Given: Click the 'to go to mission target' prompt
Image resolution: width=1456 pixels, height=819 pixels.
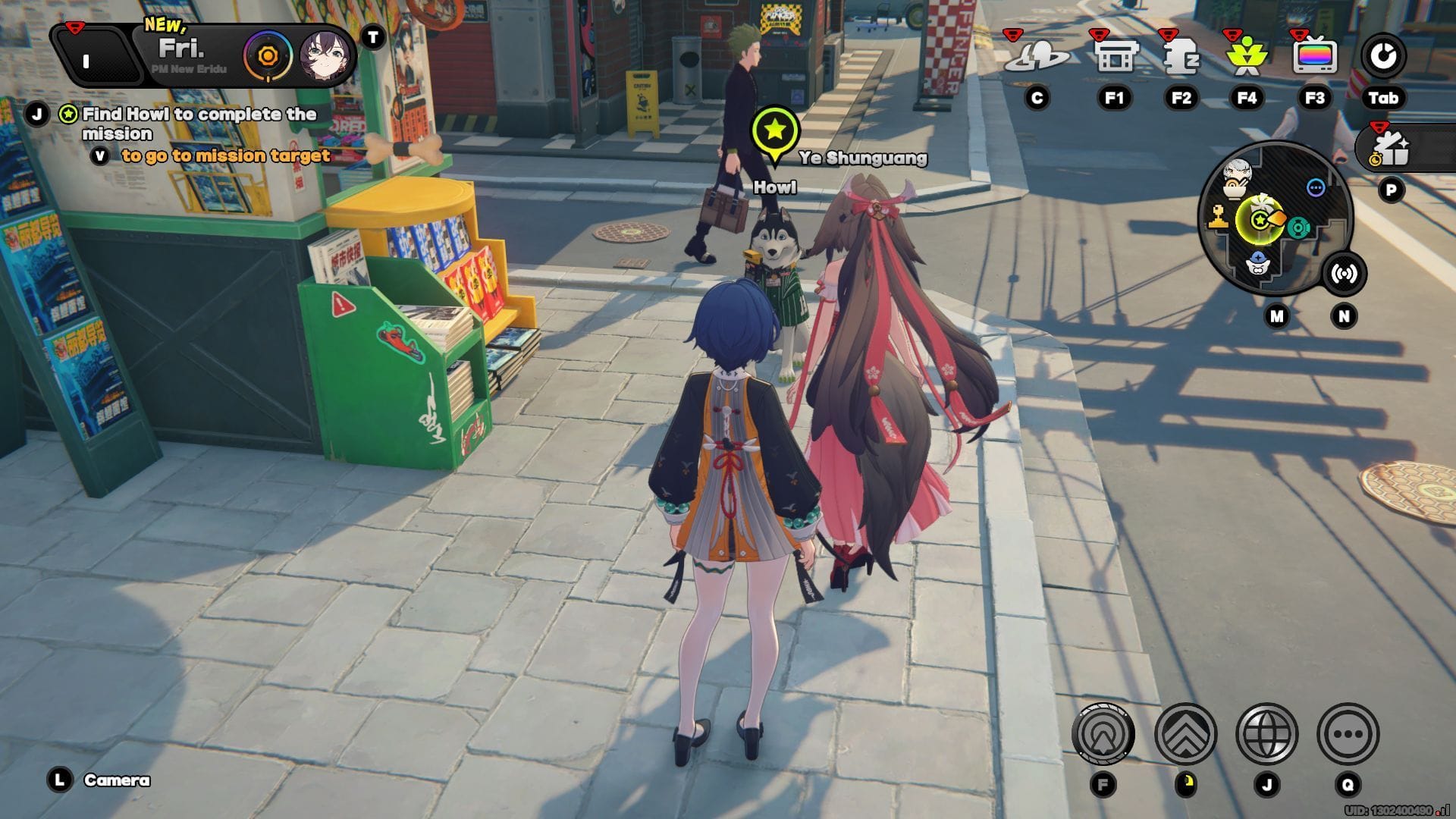Looking at the screenshot, I should (224, 156).
